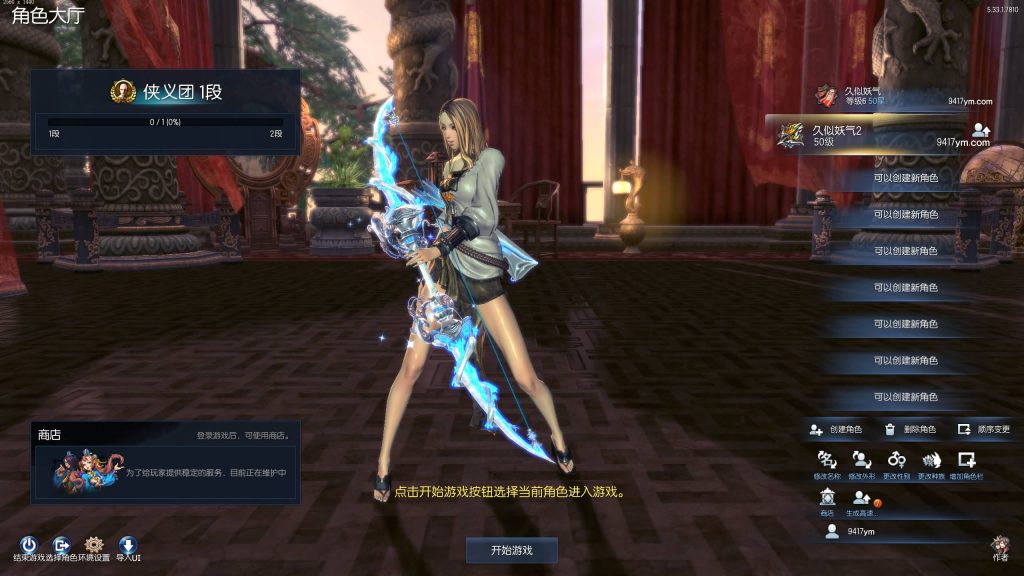Open the 侠义团 1段 rank panel
The image size is (1024, 576).
(166, 110)
